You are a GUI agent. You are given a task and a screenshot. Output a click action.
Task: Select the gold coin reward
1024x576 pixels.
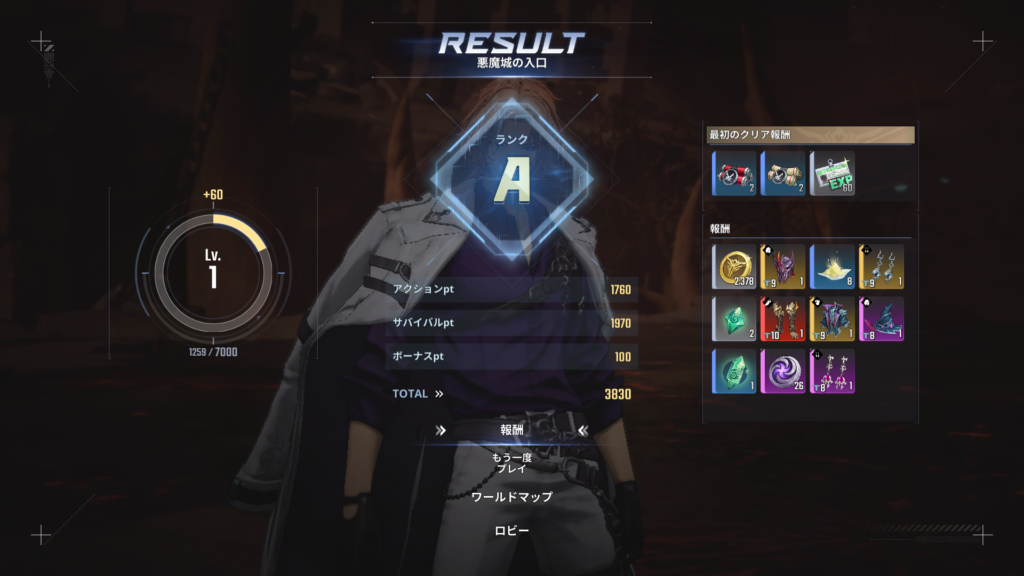[x=735, y=266]
